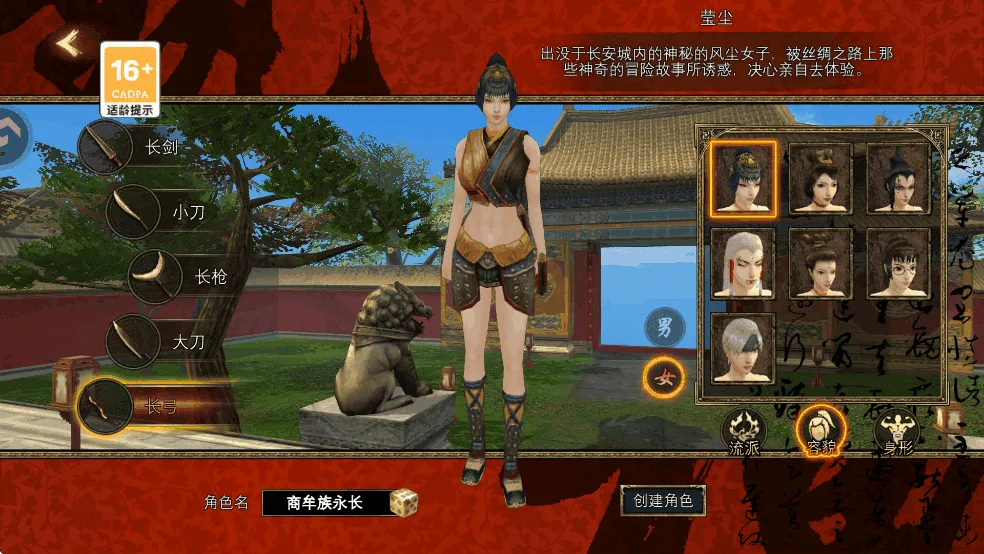Confirm with the 创建角色 button

pyautogui.click(x=663, y=500)
